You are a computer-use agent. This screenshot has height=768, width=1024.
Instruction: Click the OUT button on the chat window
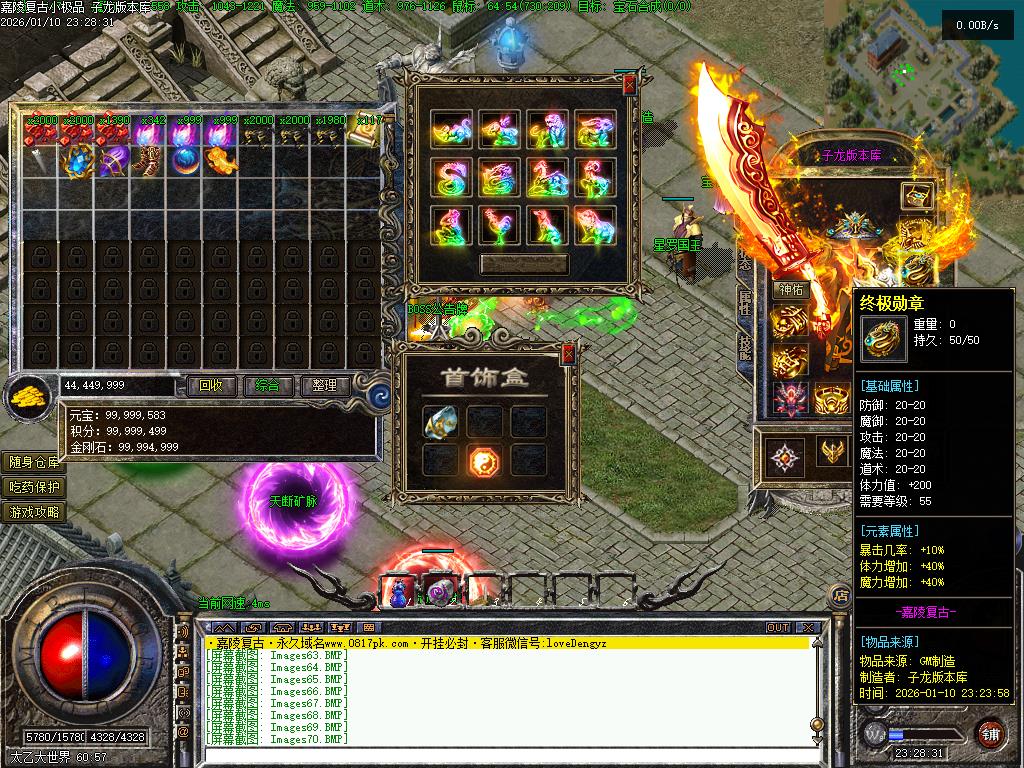tap(778, 628)
